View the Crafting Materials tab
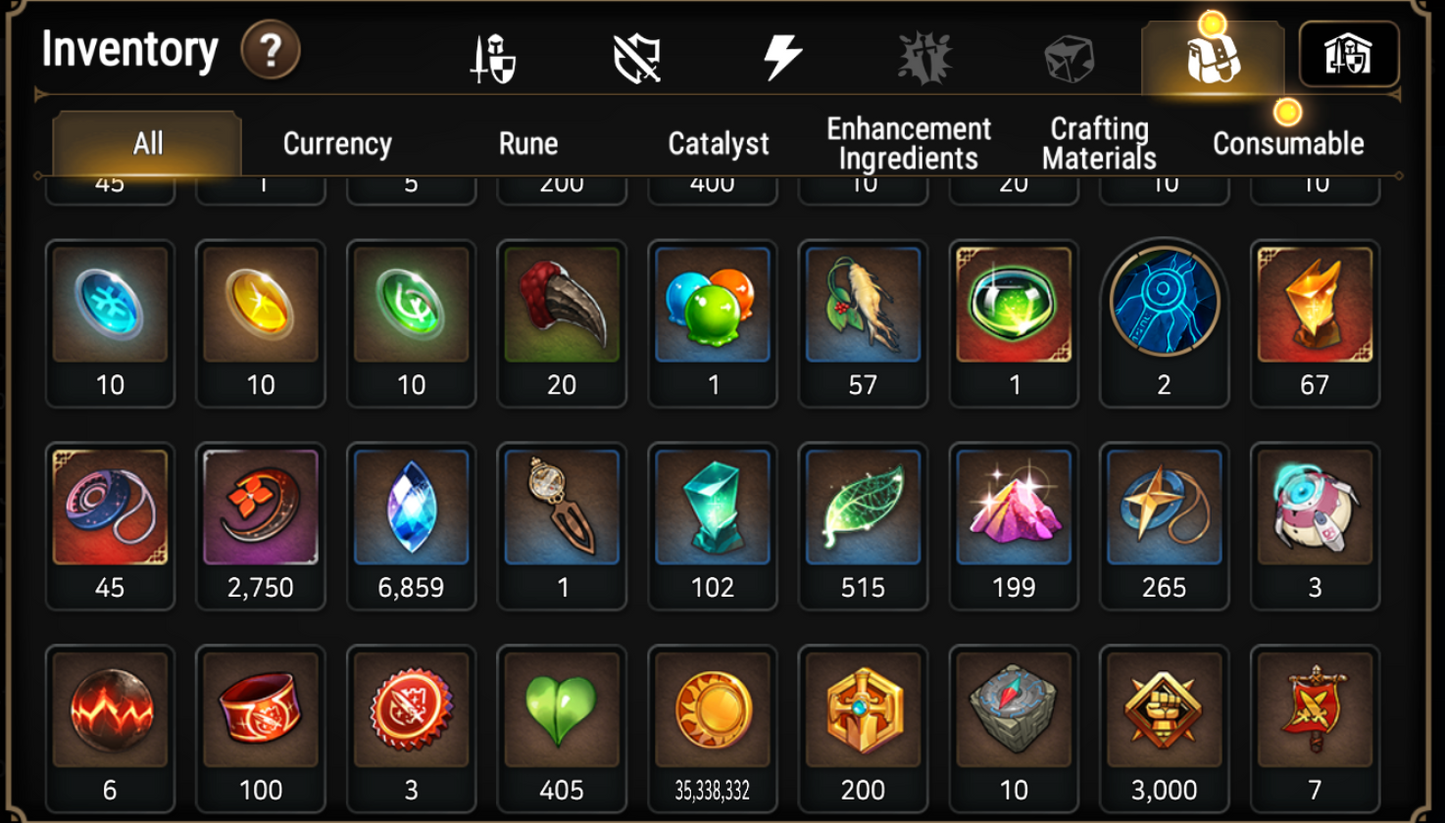 (x=1097, y=143)
